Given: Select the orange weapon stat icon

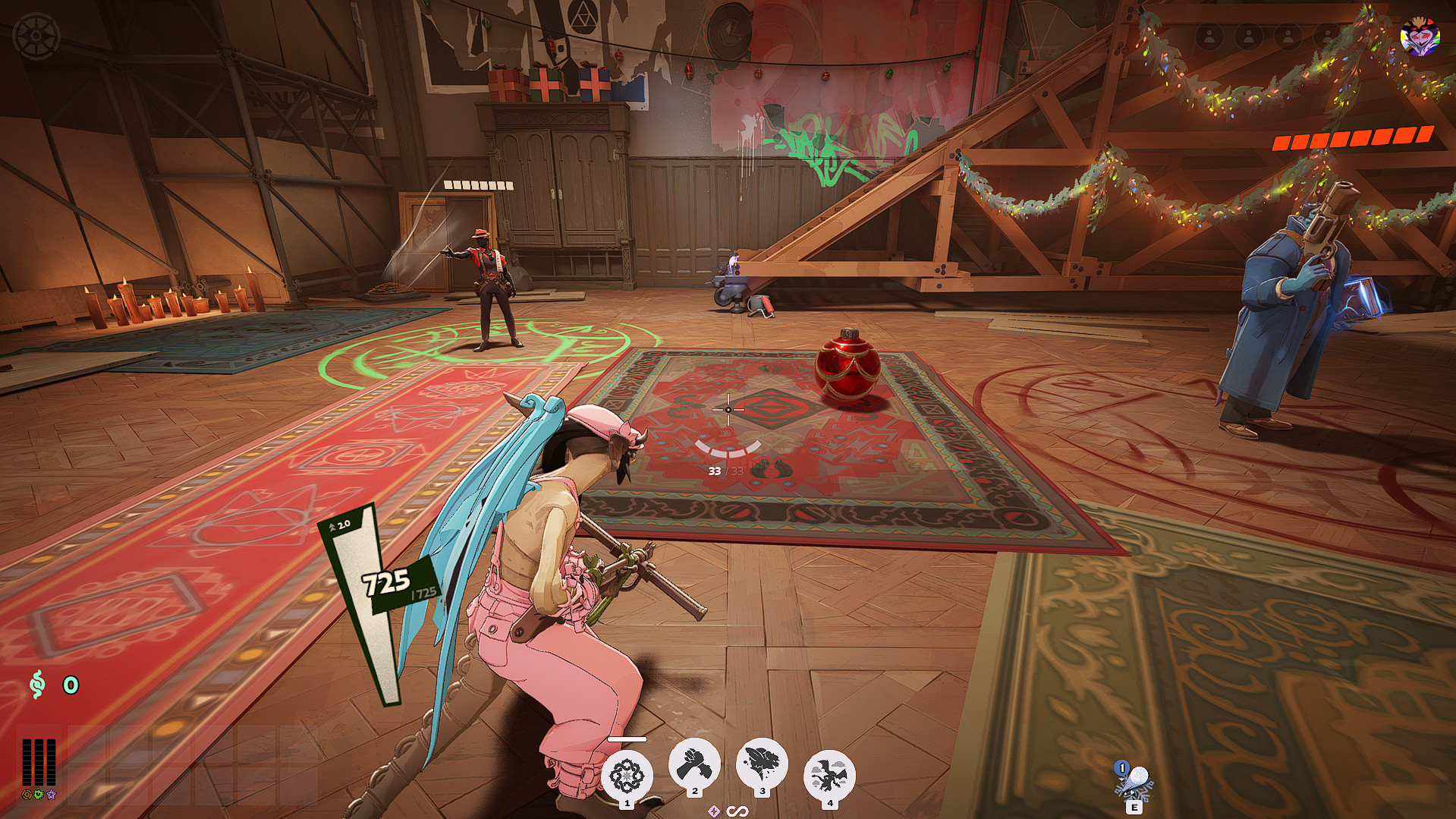Looking at the screenshot, I should (x=27, y=795).
